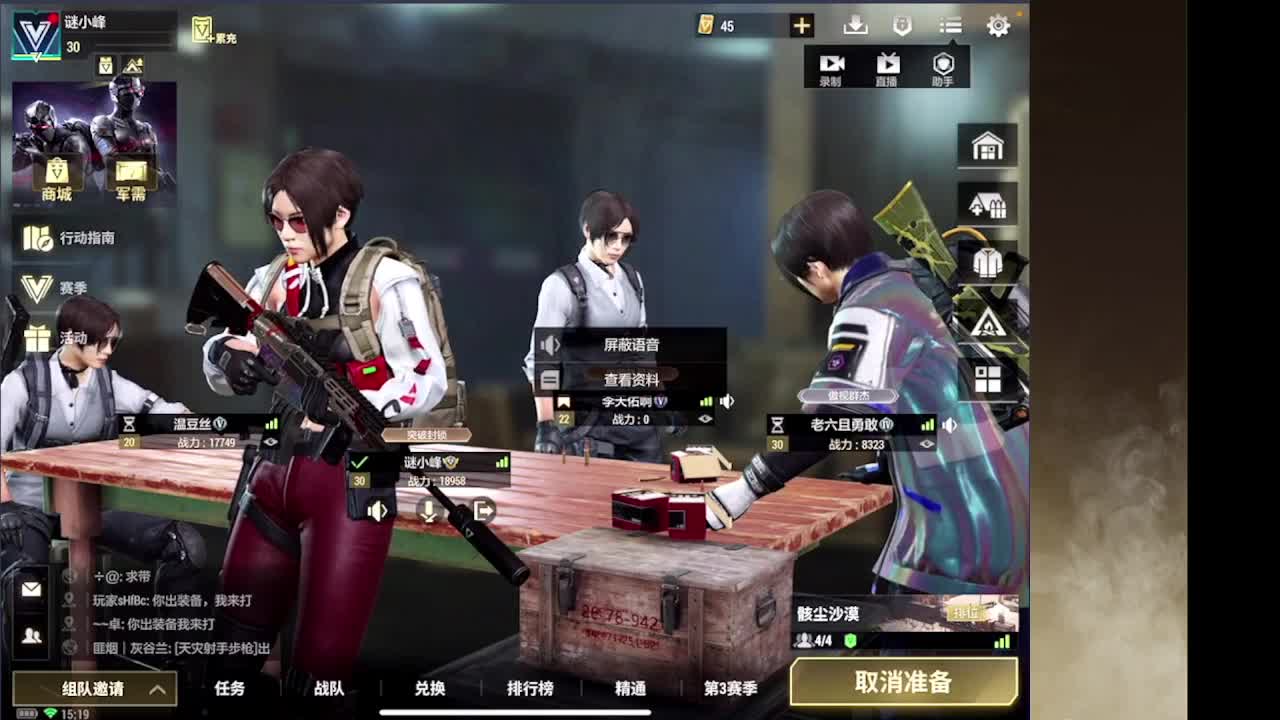
Task: Select the wardrobe clothing icon on right sidebar
Action: (988, 262)
